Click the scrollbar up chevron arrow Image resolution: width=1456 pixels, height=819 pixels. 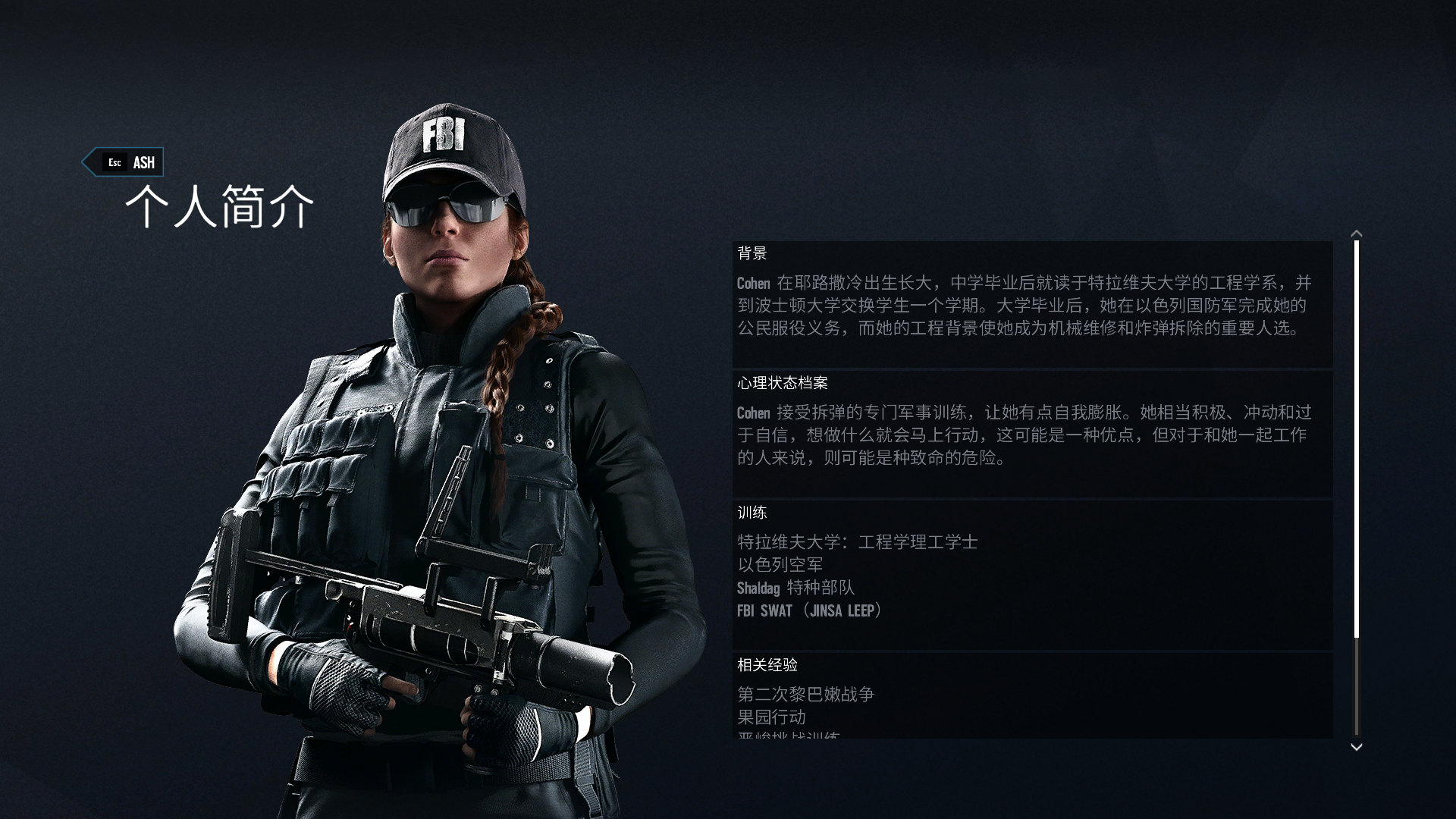click(x=1358, y=235)
